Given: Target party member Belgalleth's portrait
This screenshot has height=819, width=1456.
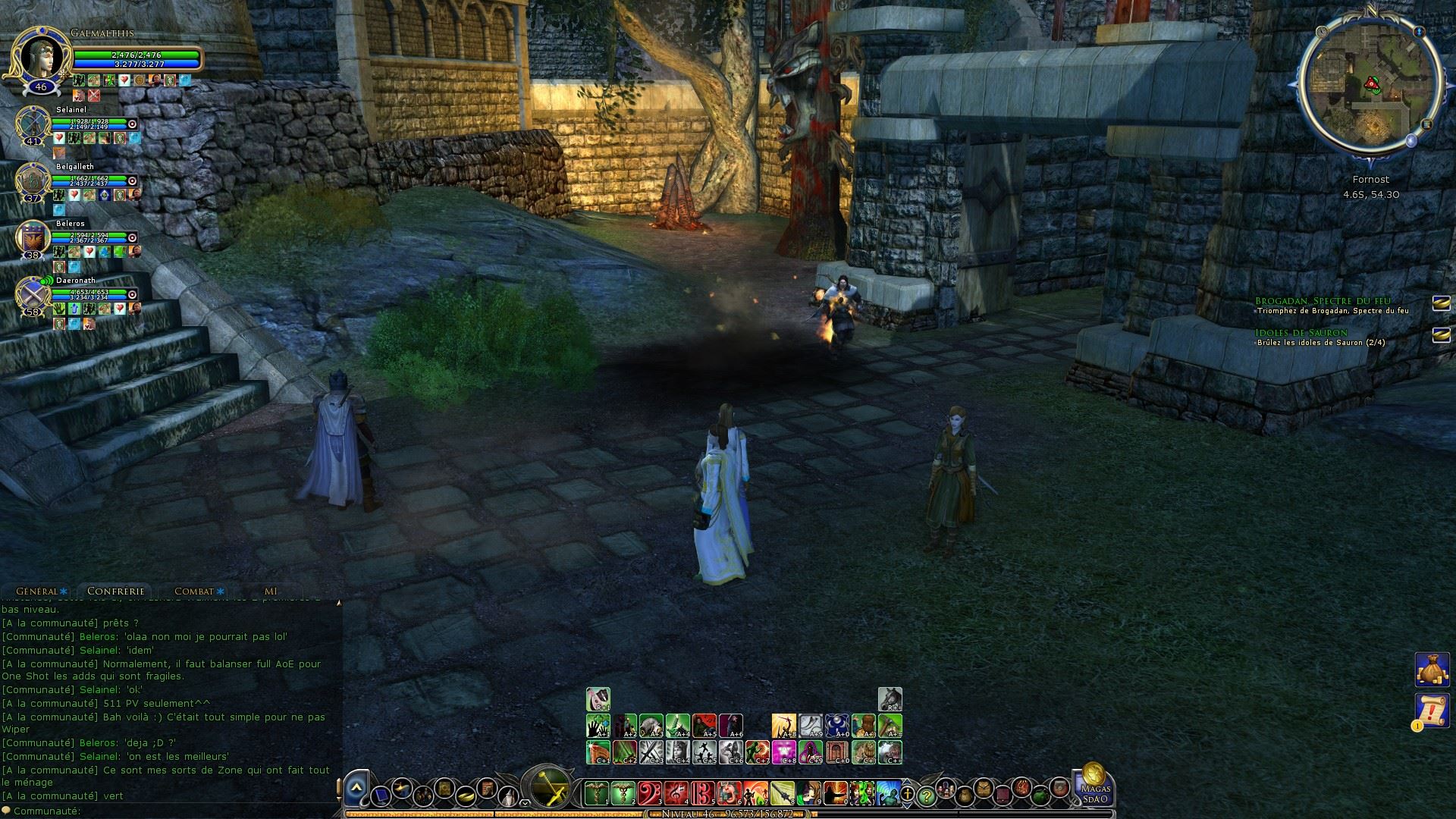Looking at the screenshot, I should [x=33, y=180].
